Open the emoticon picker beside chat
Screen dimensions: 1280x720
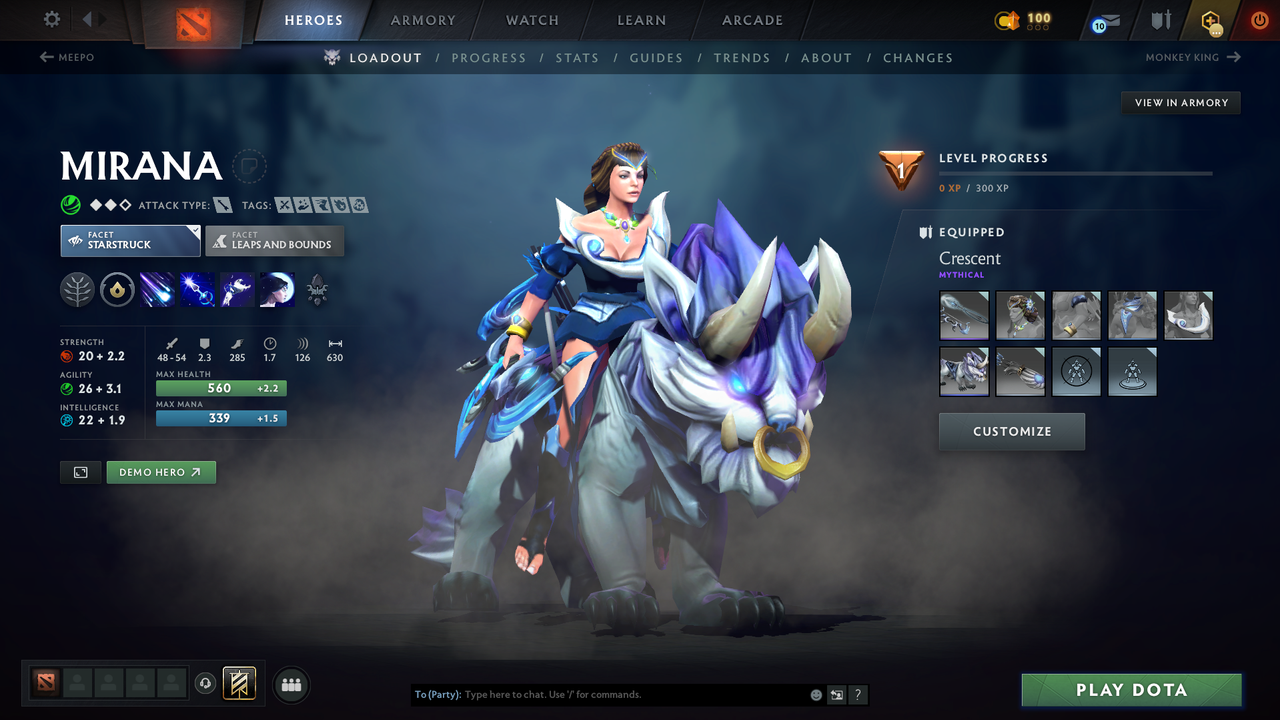(x=815, y=694)
